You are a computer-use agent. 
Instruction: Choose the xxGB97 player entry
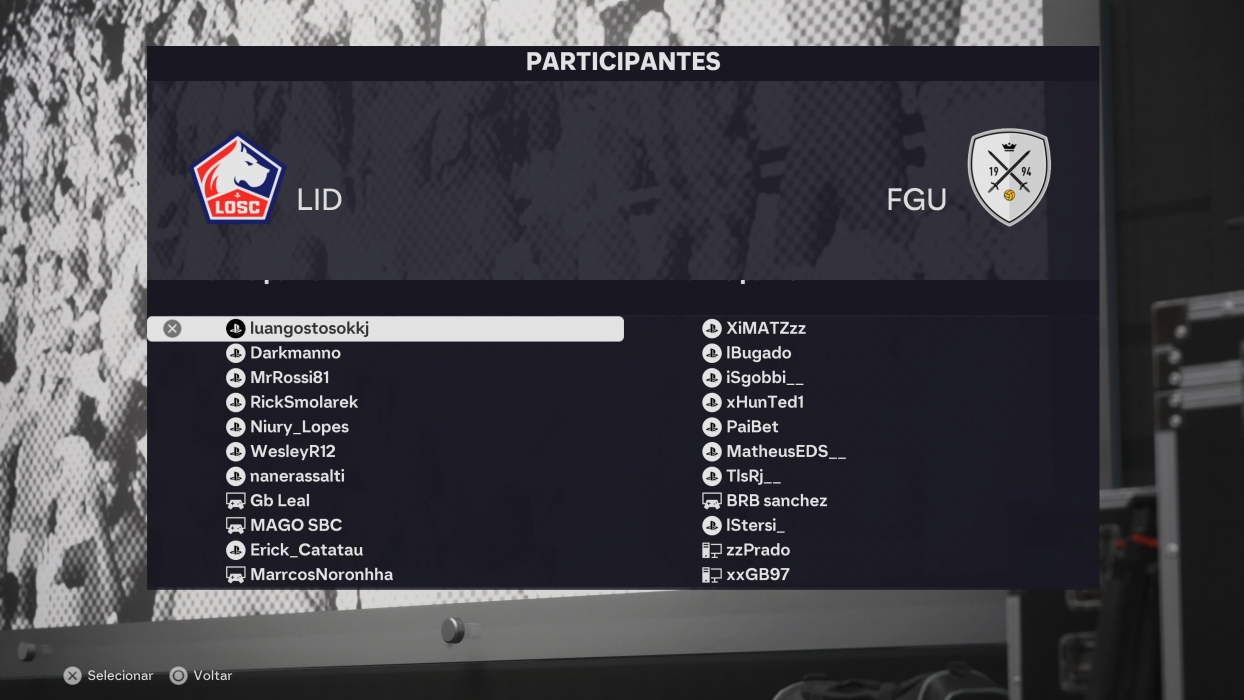pyautogui.click(x=757, y=574)
